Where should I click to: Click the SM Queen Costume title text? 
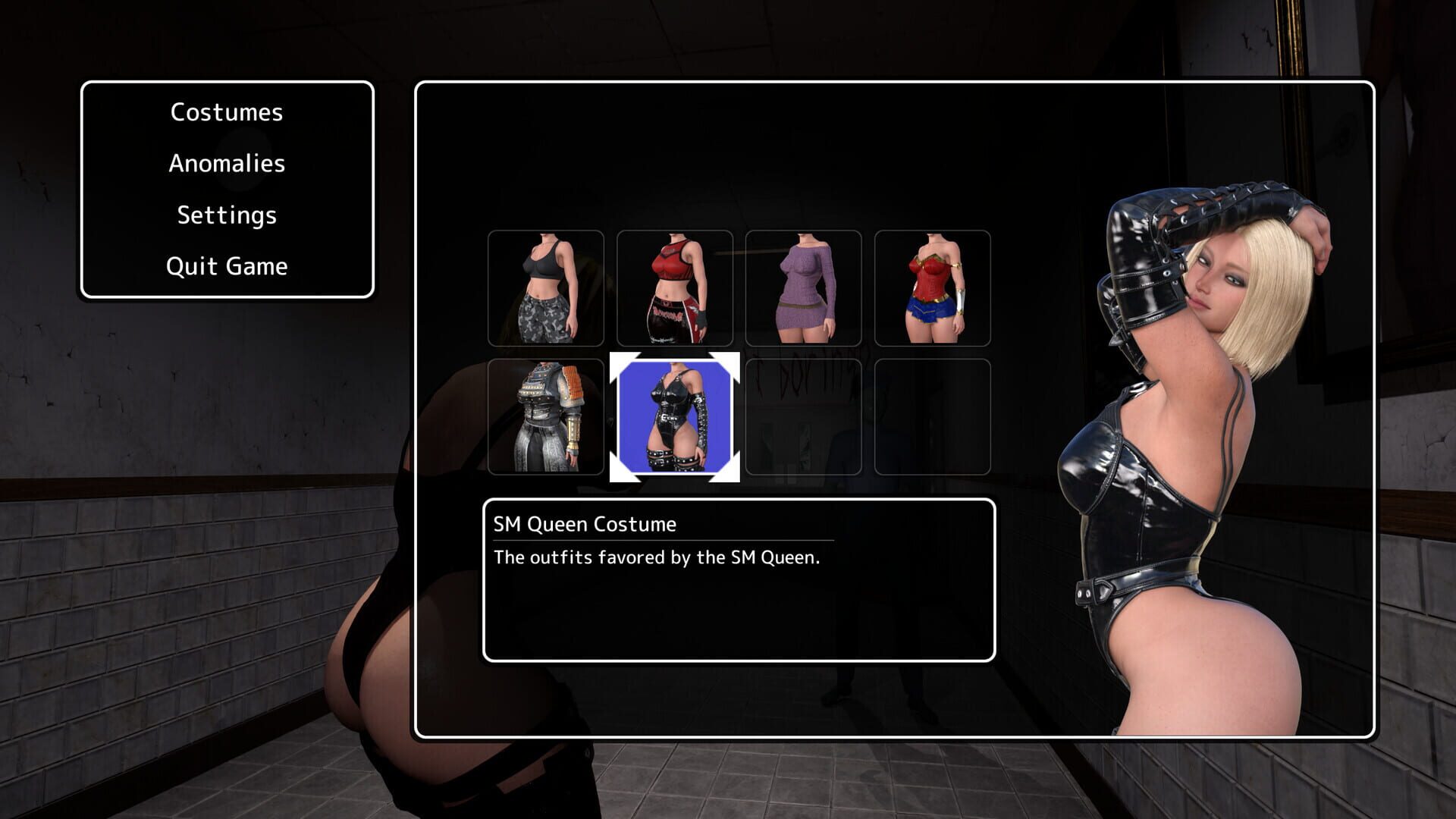(584, 524)
